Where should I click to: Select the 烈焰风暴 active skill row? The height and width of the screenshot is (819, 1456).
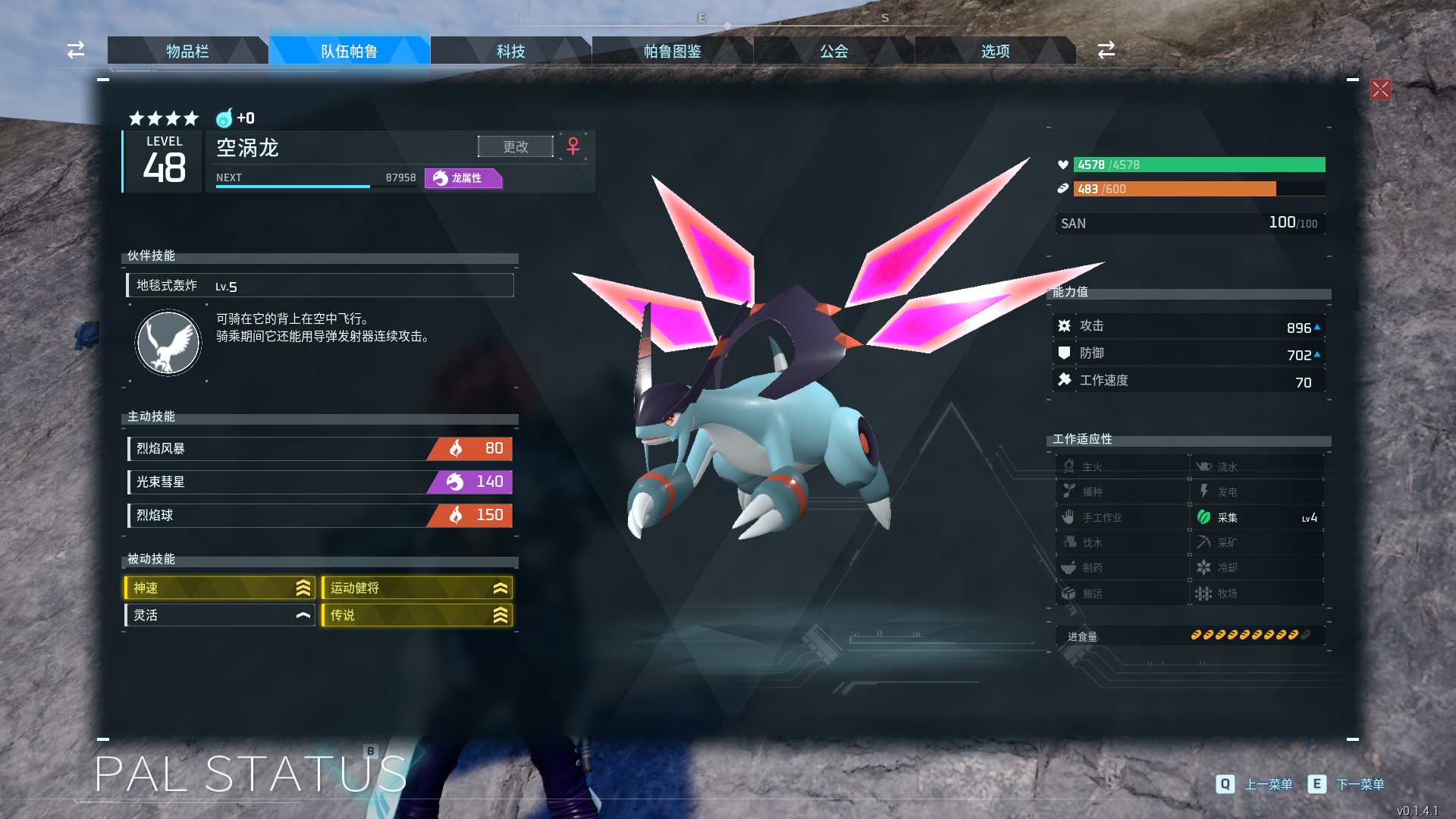(320, 448)
